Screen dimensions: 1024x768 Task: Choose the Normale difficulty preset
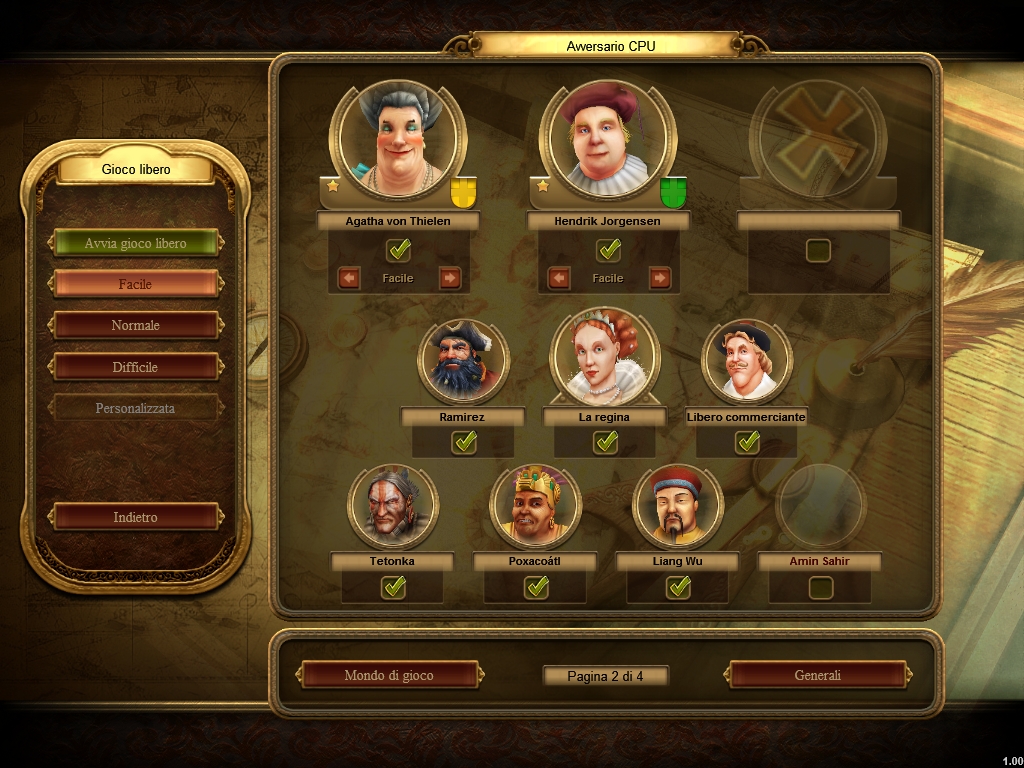click(135, 325)
